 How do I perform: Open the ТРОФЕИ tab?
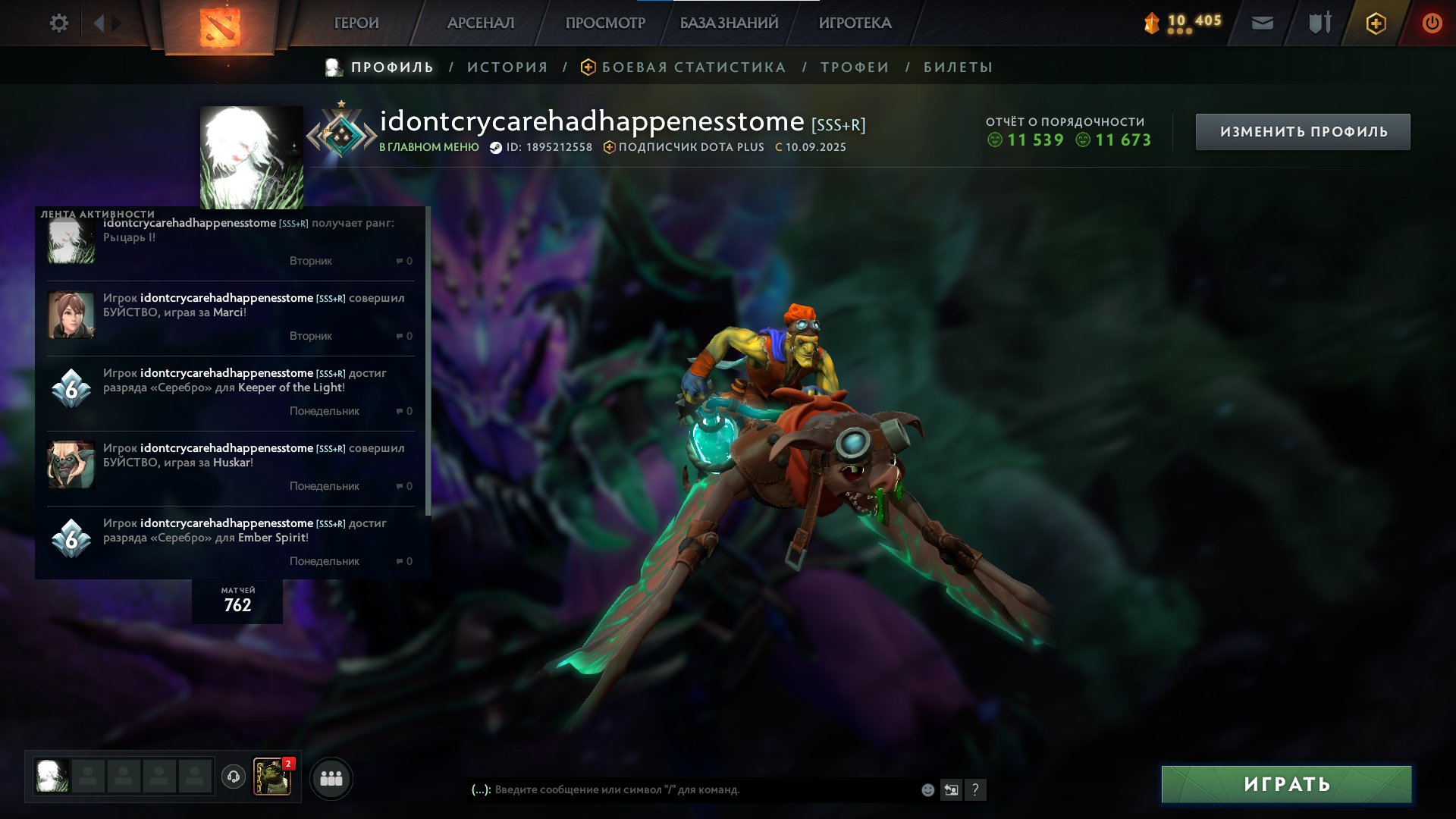pos(852,67)
